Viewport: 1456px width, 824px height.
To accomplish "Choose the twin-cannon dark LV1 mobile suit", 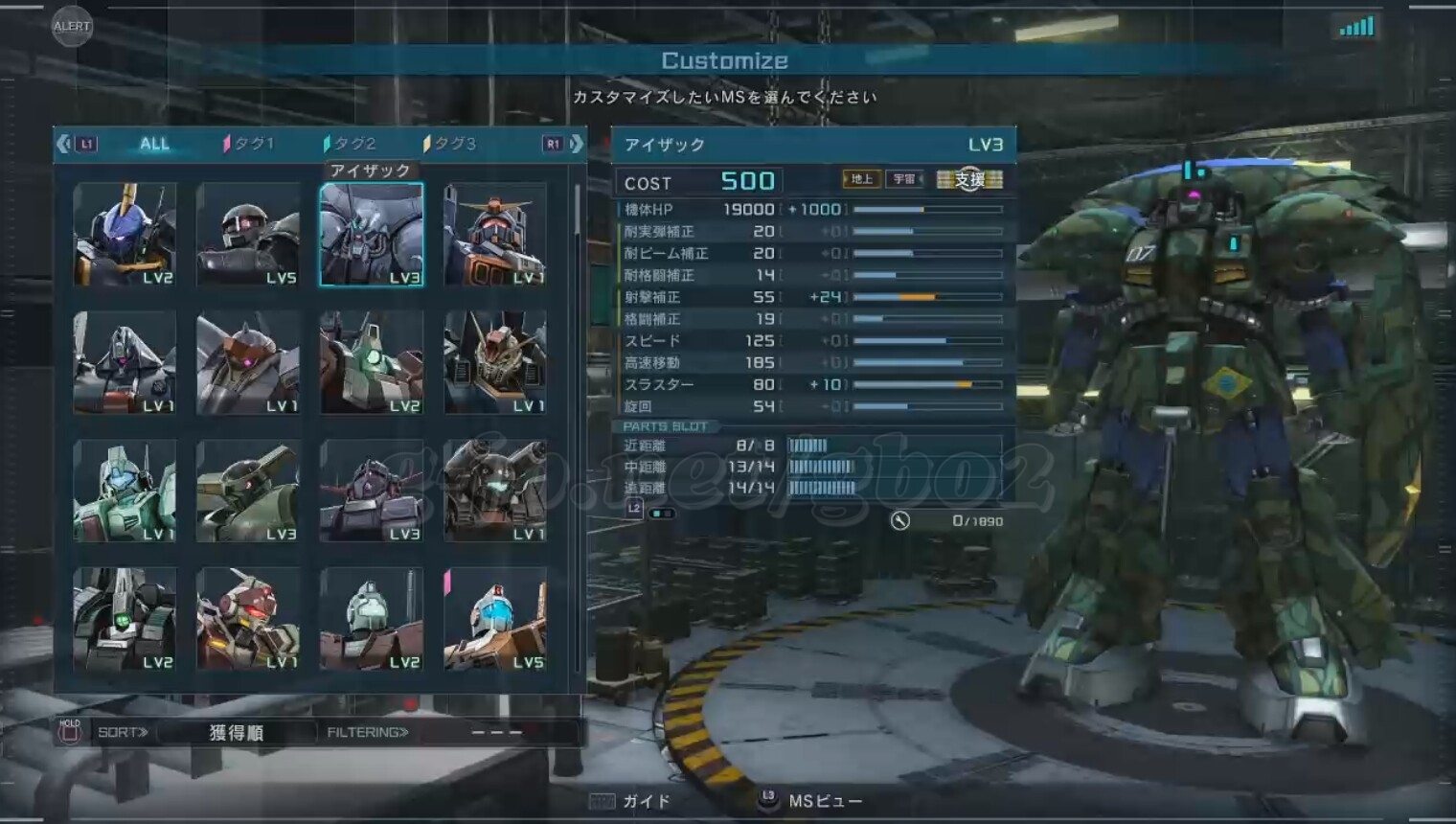I will (x=495, y=491).
